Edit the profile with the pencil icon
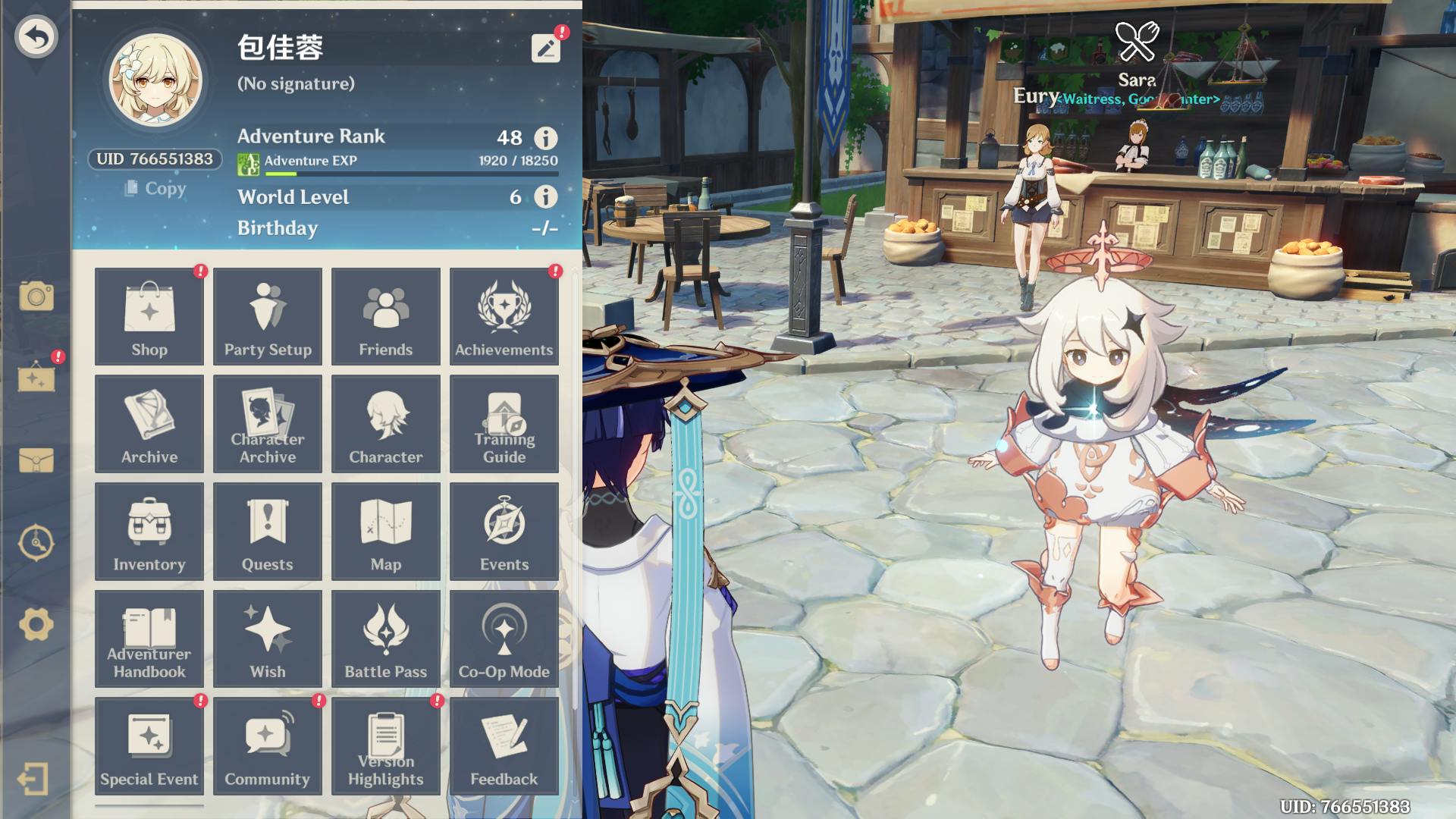 coord(545,49)
